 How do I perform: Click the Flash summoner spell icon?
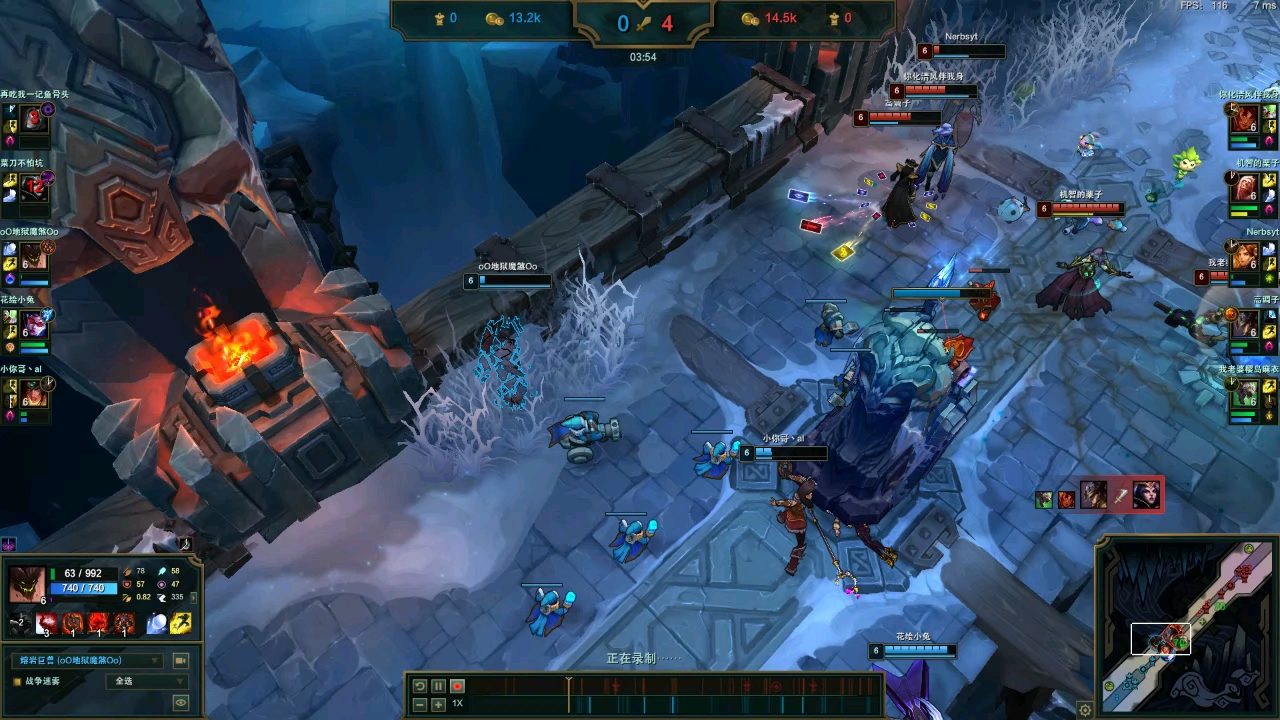pyautogui.click(x=181, y=624)
